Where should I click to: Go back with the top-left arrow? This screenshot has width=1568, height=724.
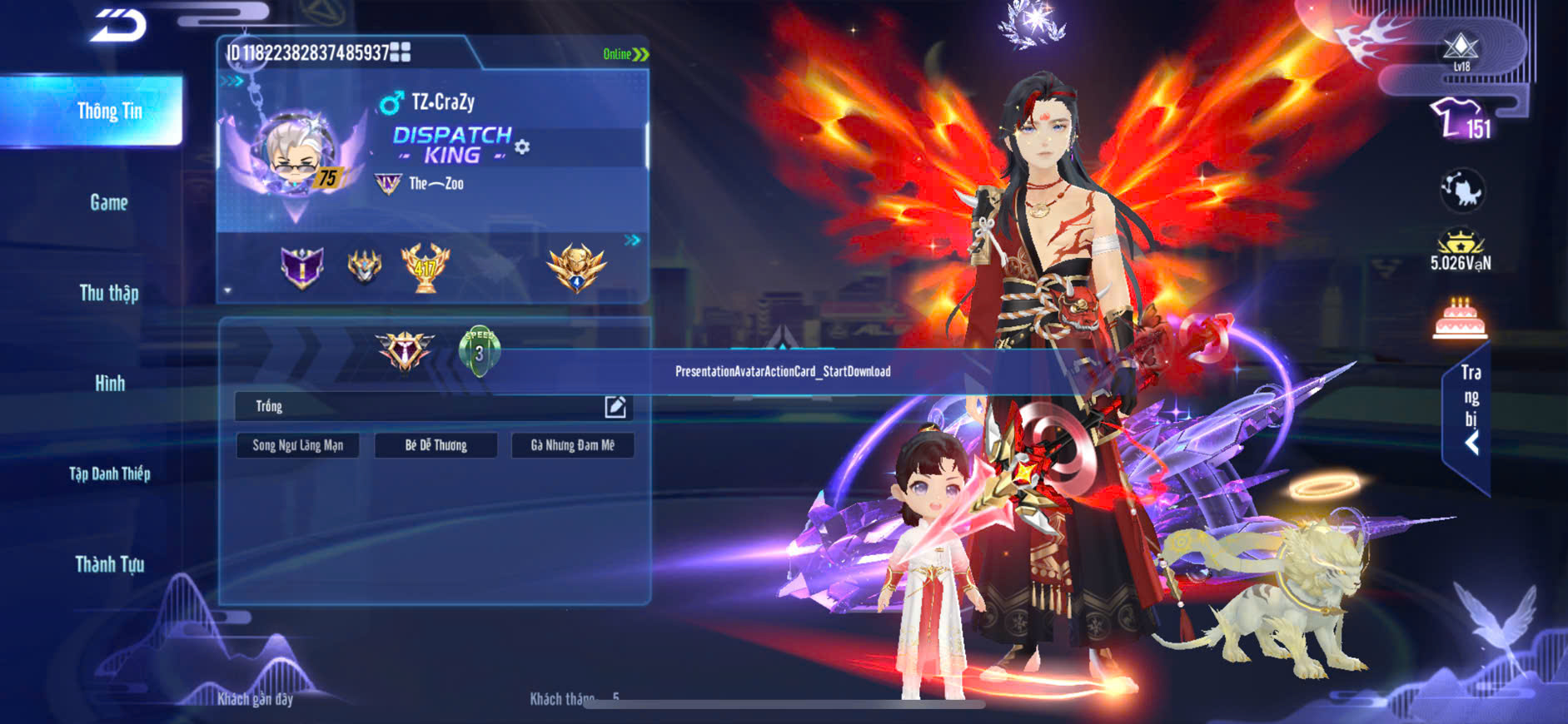[x=118, y=25]
